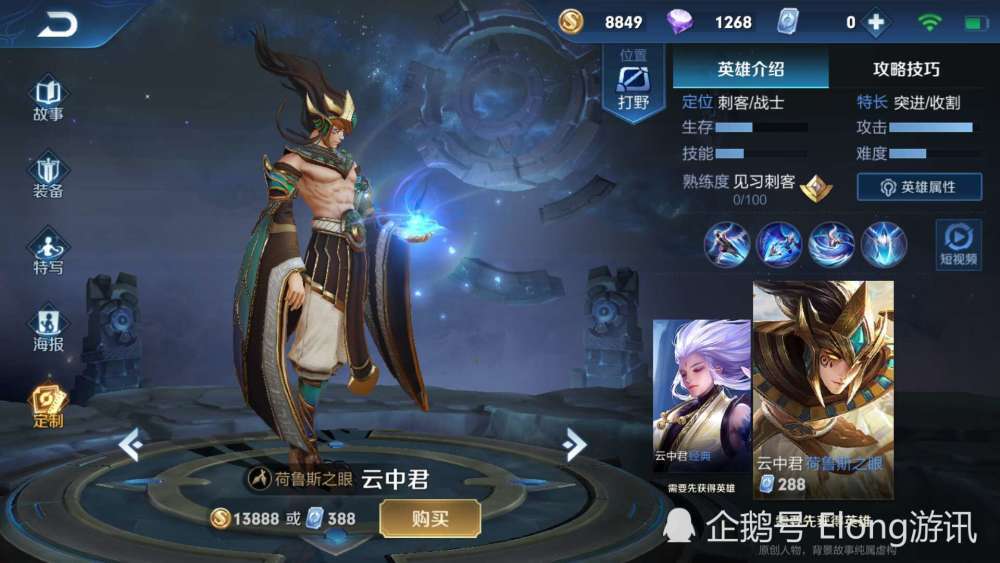1000x563 pixels.
Task: Open the 故事 story section
Action: point(48,98)
